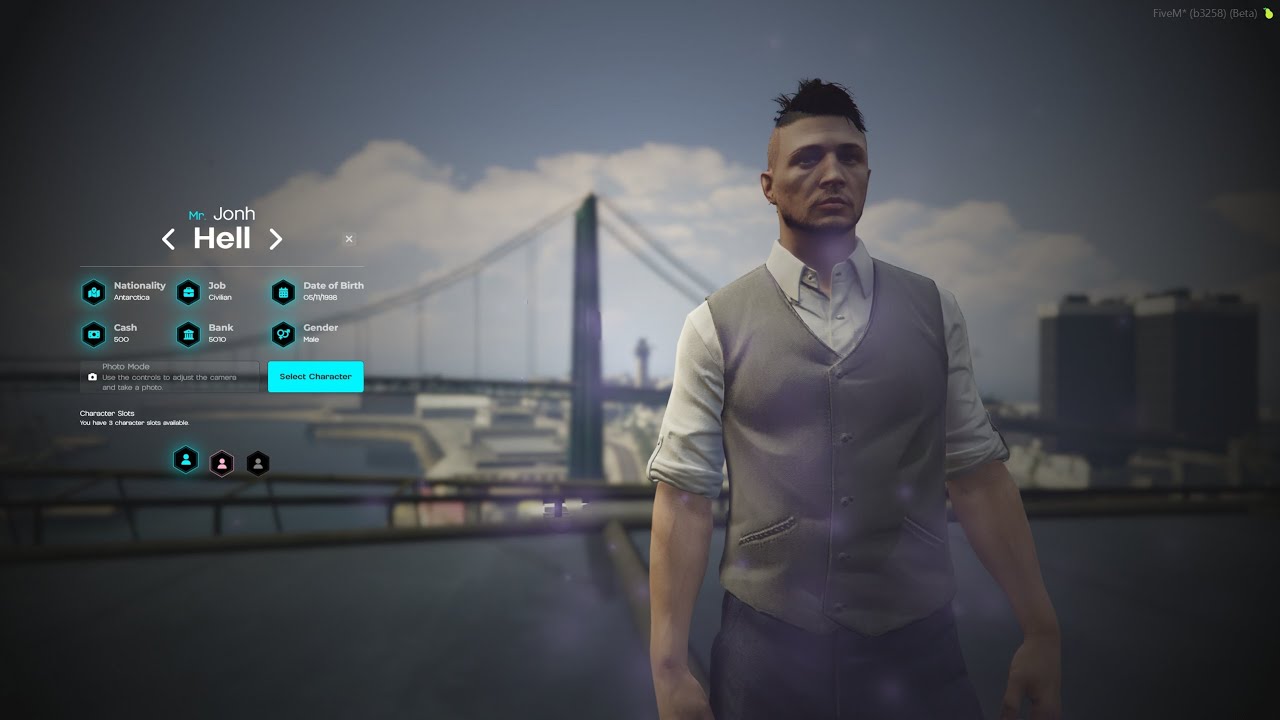Viewport: 1280px width, 720px height.
Task: Select the cyan highlighted character slot
Action: click(186, 460)
